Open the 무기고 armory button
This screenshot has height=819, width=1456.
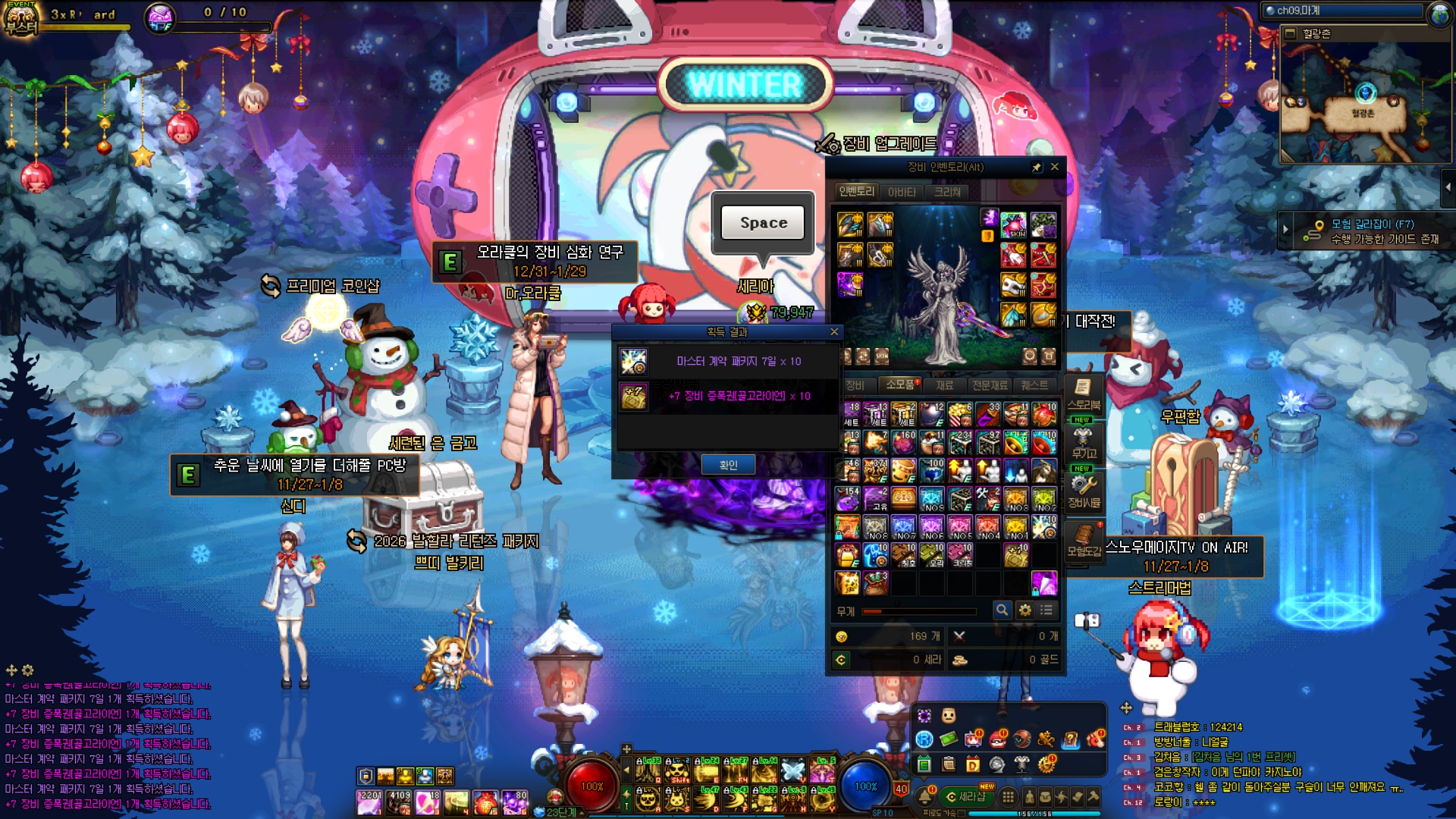tap(1083, 444)
